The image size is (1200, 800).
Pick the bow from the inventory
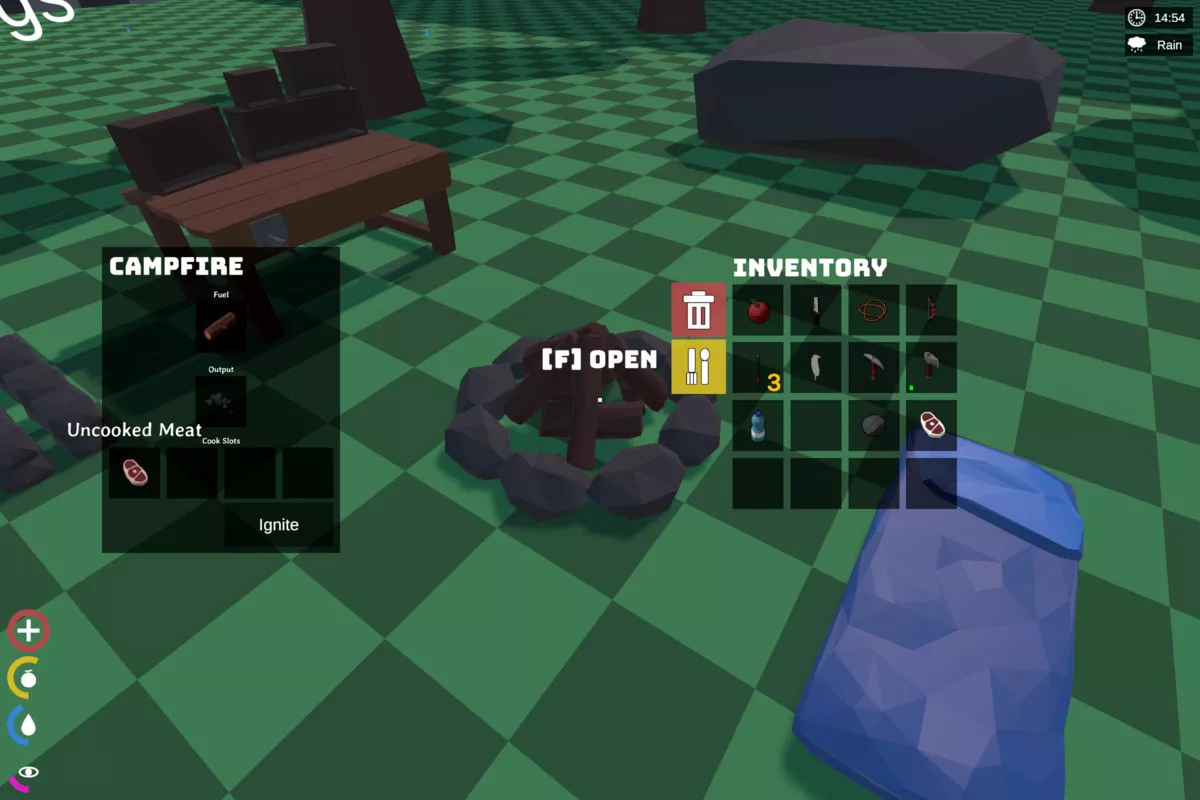click(x=932, y=310)
